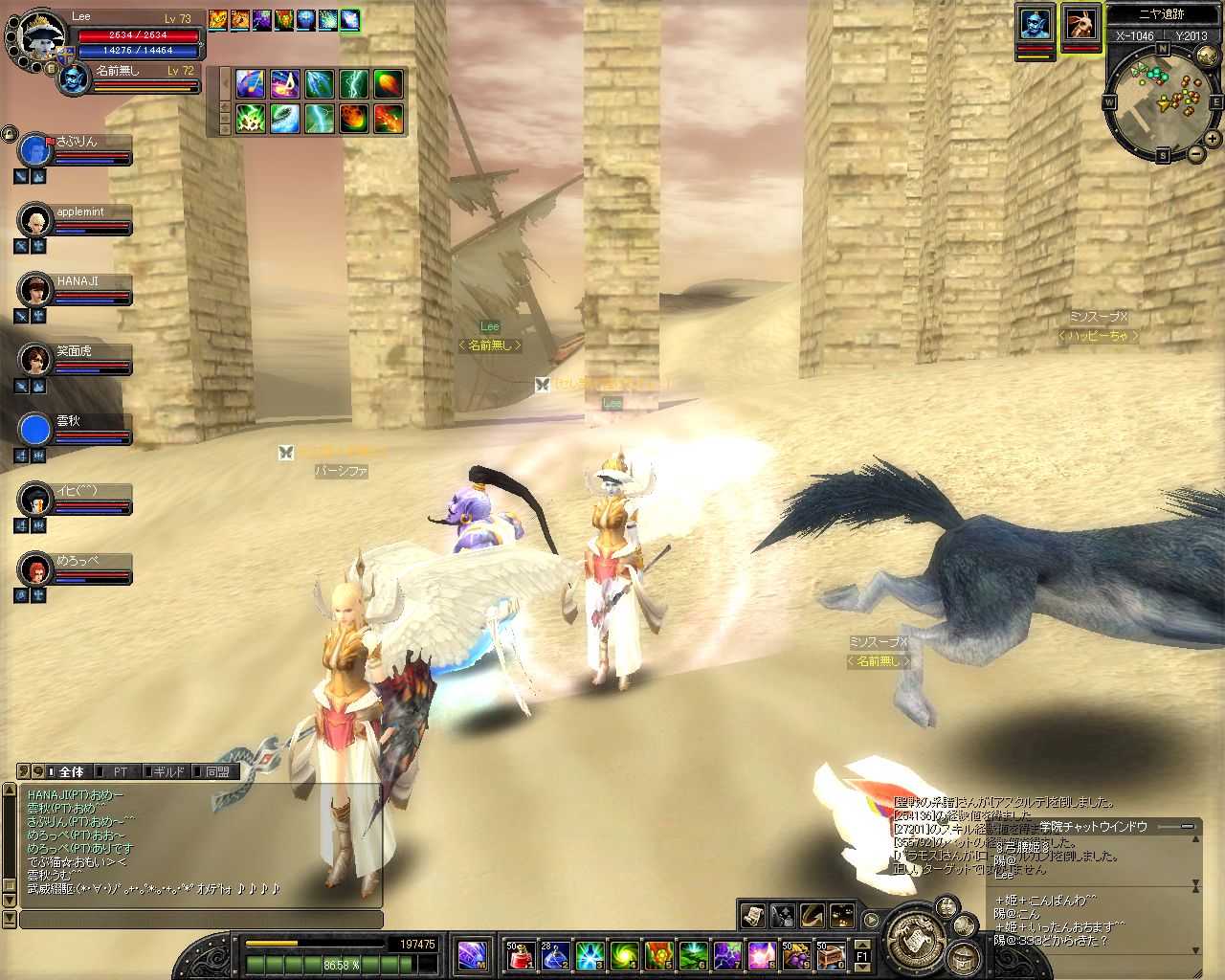Type in the chat input box
1225x980 pixels.
[201, 920]
